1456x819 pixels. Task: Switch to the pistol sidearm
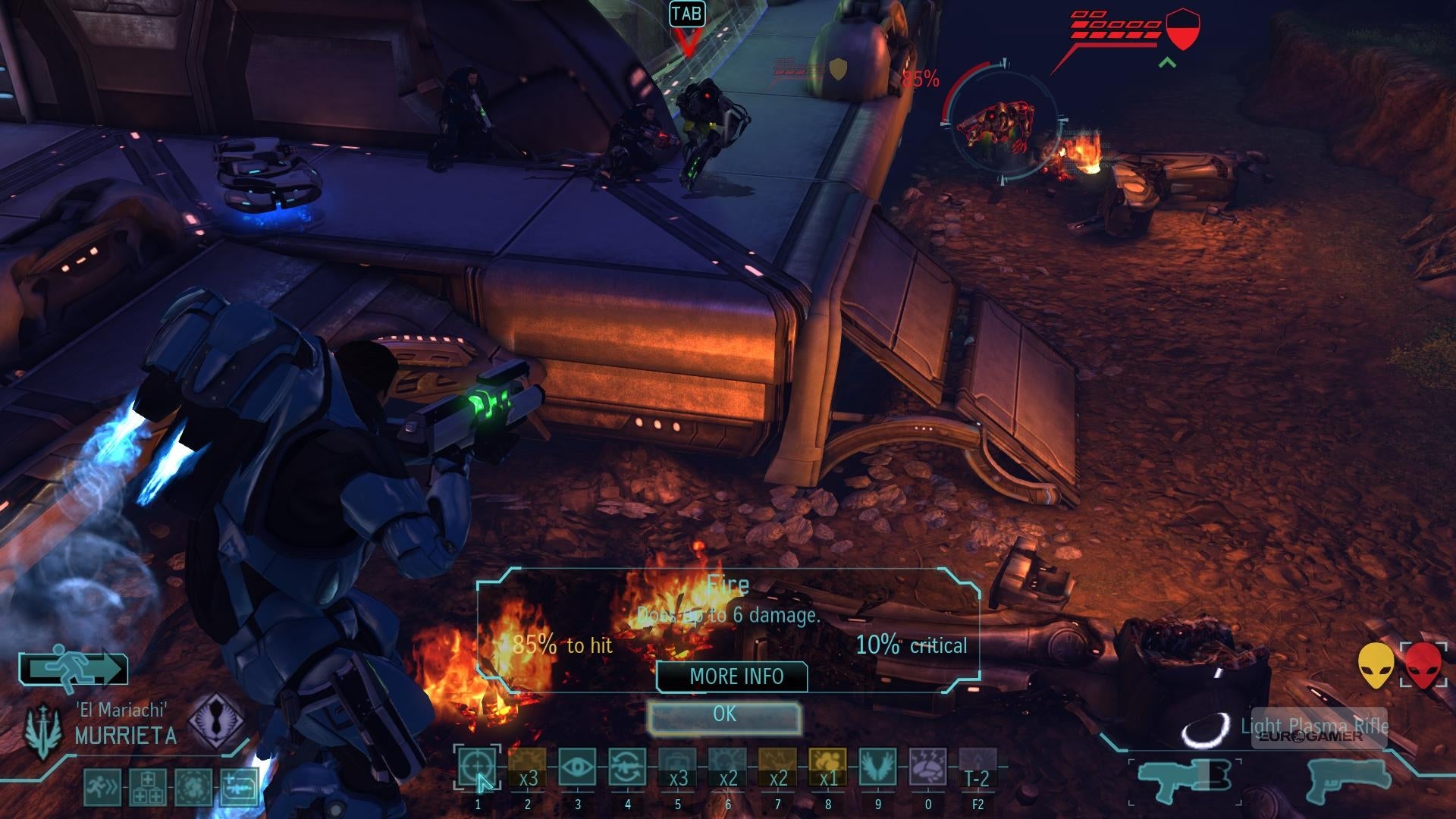tap(1348, 780)
